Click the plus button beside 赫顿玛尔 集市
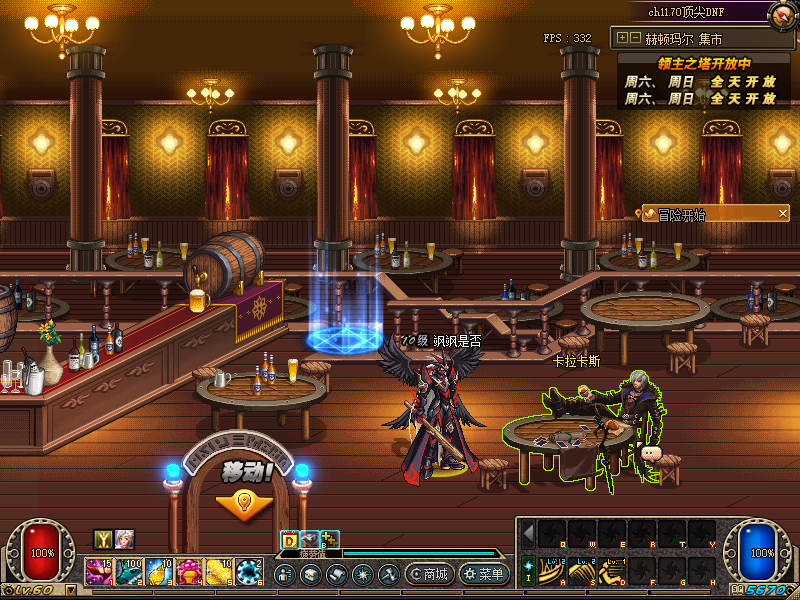 (x=623, y=38)
